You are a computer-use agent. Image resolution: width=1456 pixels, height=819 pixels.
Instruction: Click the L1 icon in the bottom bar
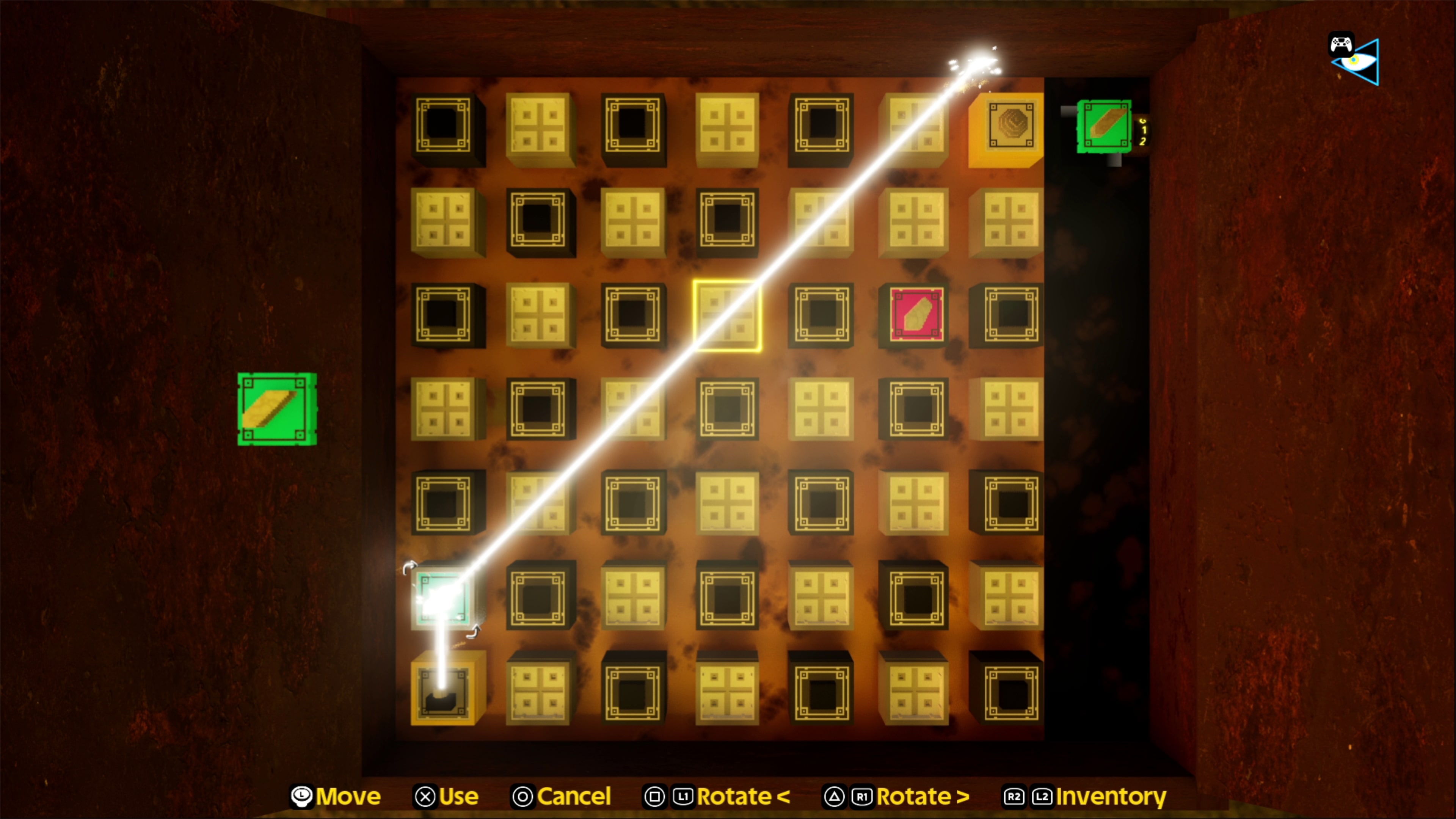683,796
